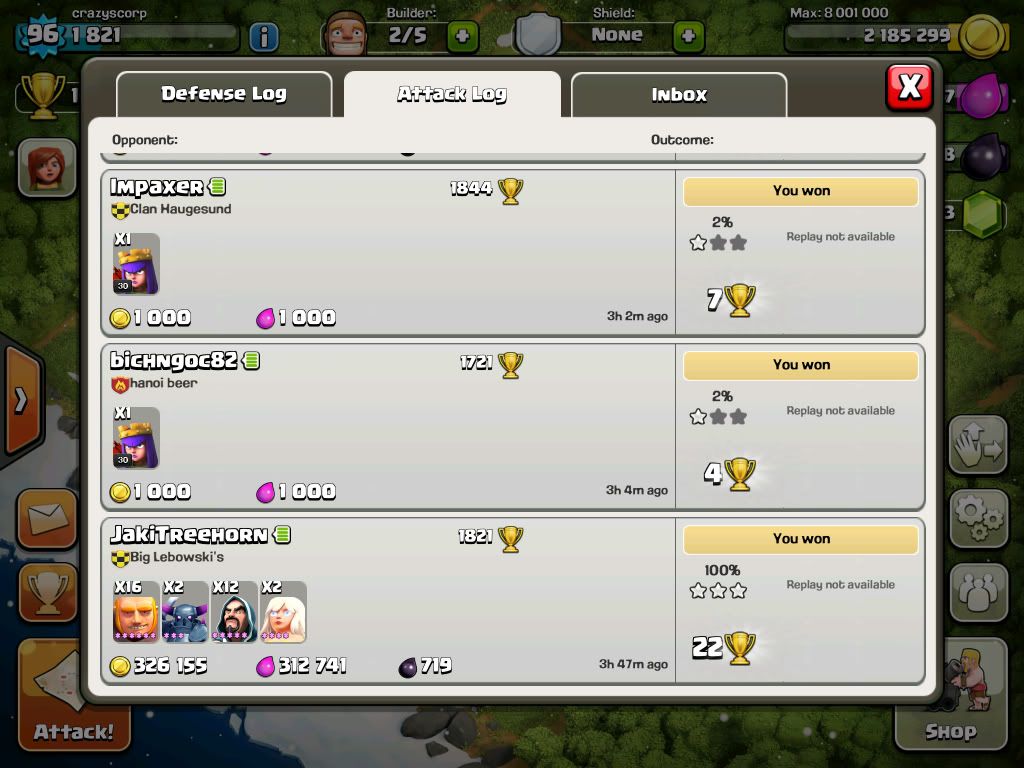Viewport: 1024px width, 768px height.
Task: Close the log window with red X
Action: [x=909, y=88]
